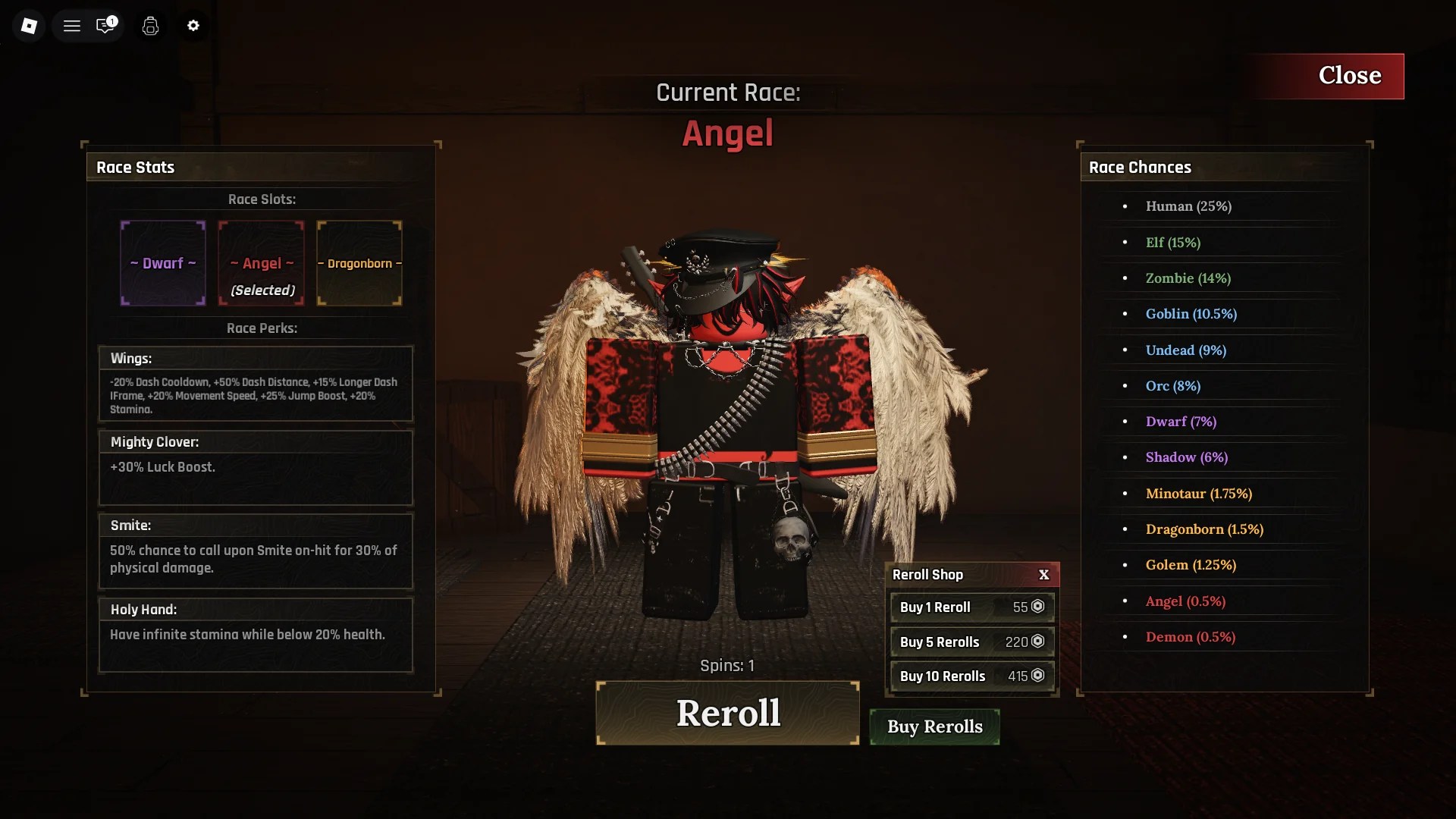This screenshot has width=1456, height=819.
Task: Open the gear settings icon
Action: [x=193, y=26]
